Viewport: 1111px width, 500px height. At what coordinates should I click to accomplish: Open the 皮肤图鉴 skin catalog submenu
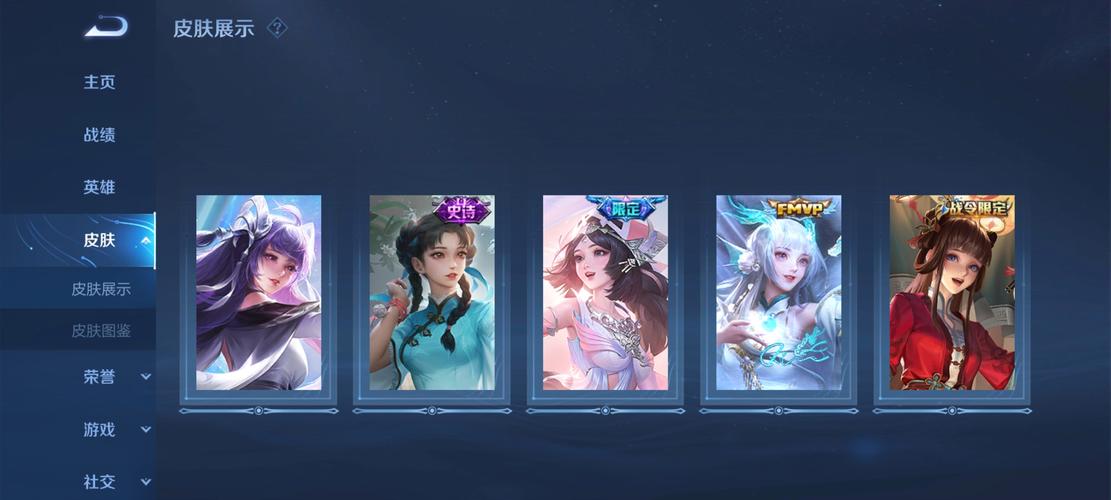click(101, 330)
